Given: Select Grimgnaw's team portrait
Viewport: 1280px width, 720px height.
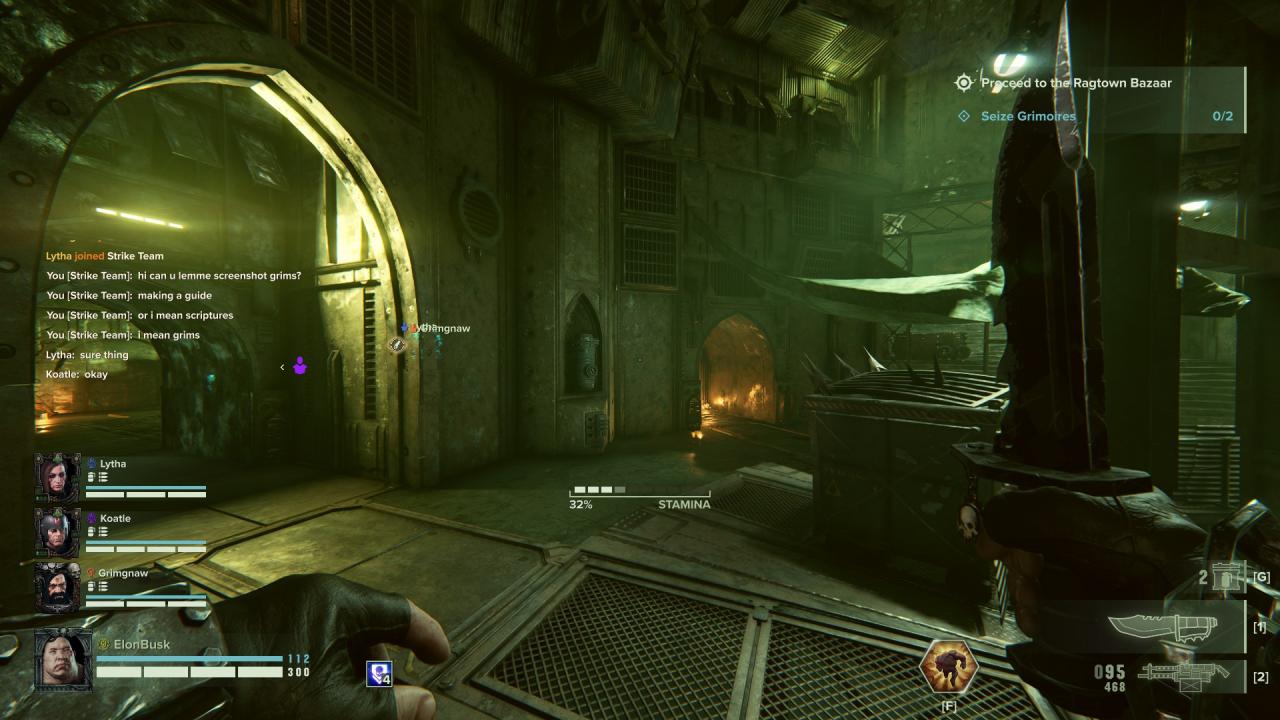Looking at the screenshot, I should [x=57, y=587].
